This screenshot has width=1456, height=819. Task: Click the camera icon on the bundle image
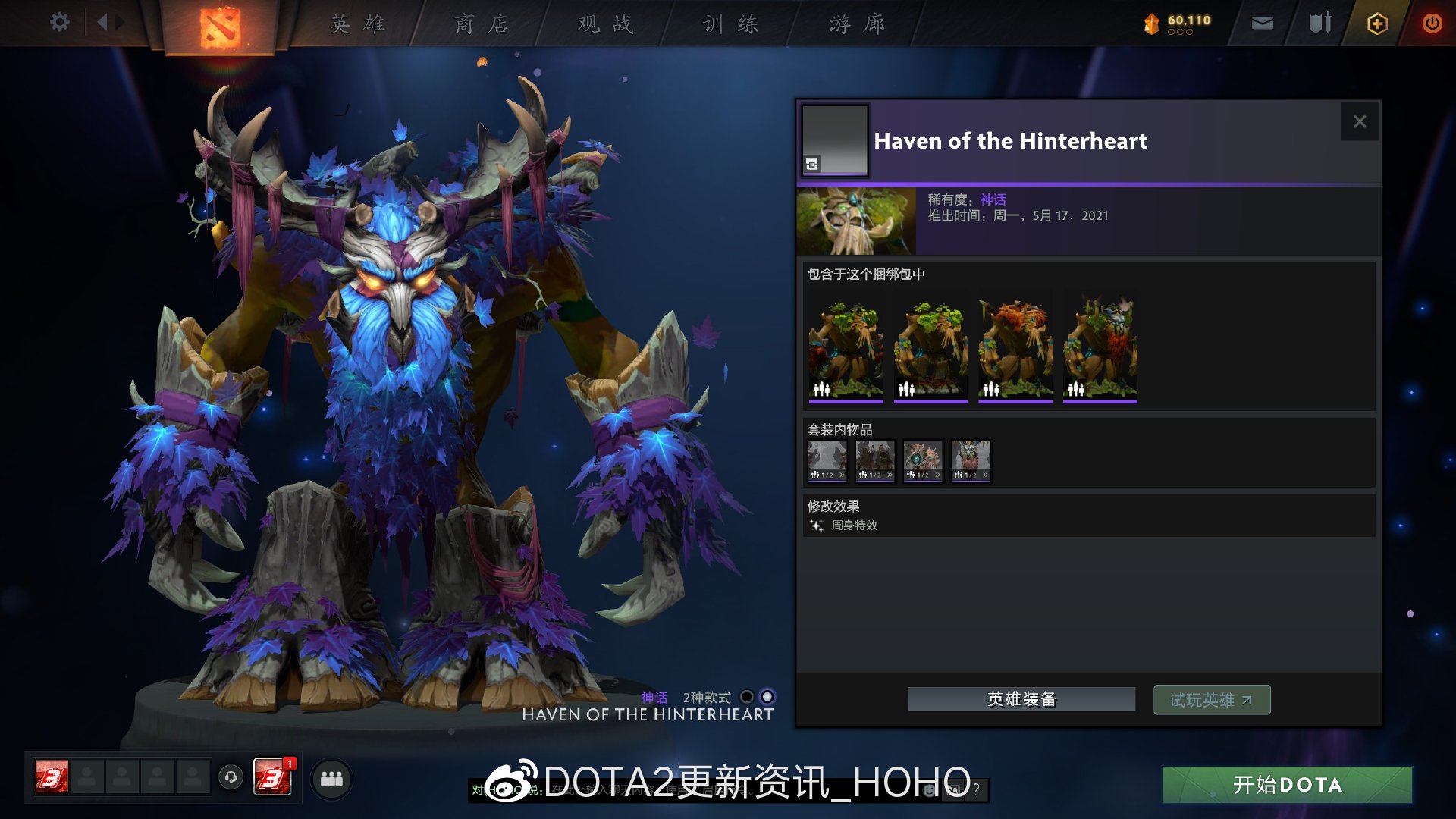point(812,162)
